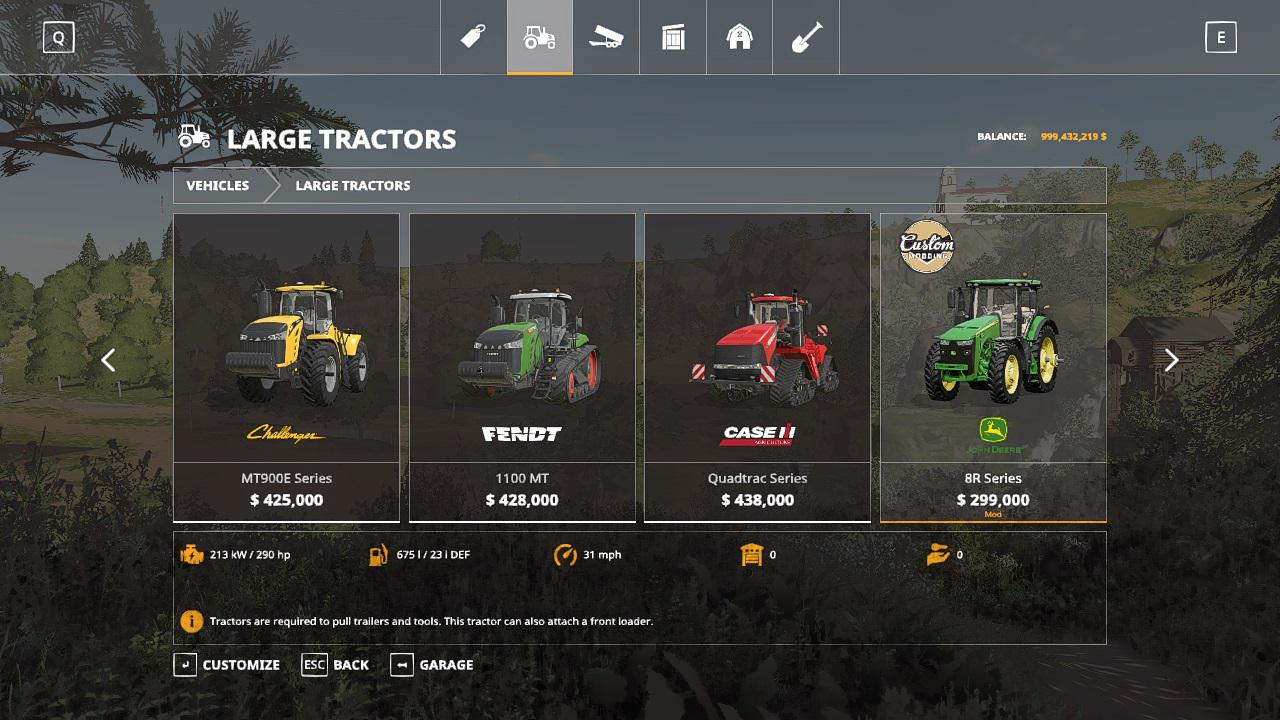
Task: Open the price tag sales tab
Action: (x=473, y=37)
